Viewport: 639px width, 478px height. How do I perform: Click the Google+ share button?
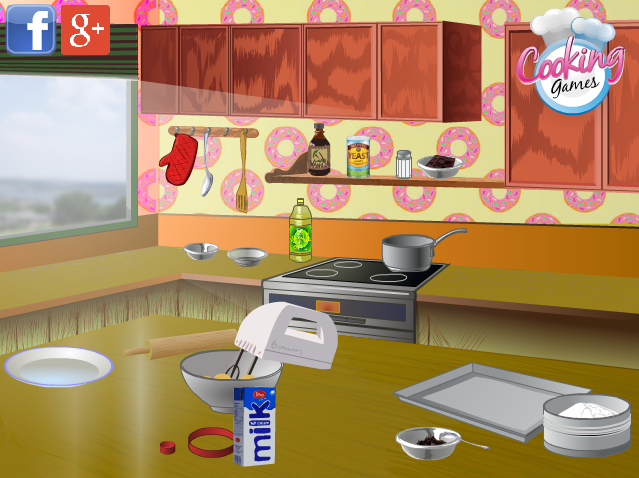(86, 30)
